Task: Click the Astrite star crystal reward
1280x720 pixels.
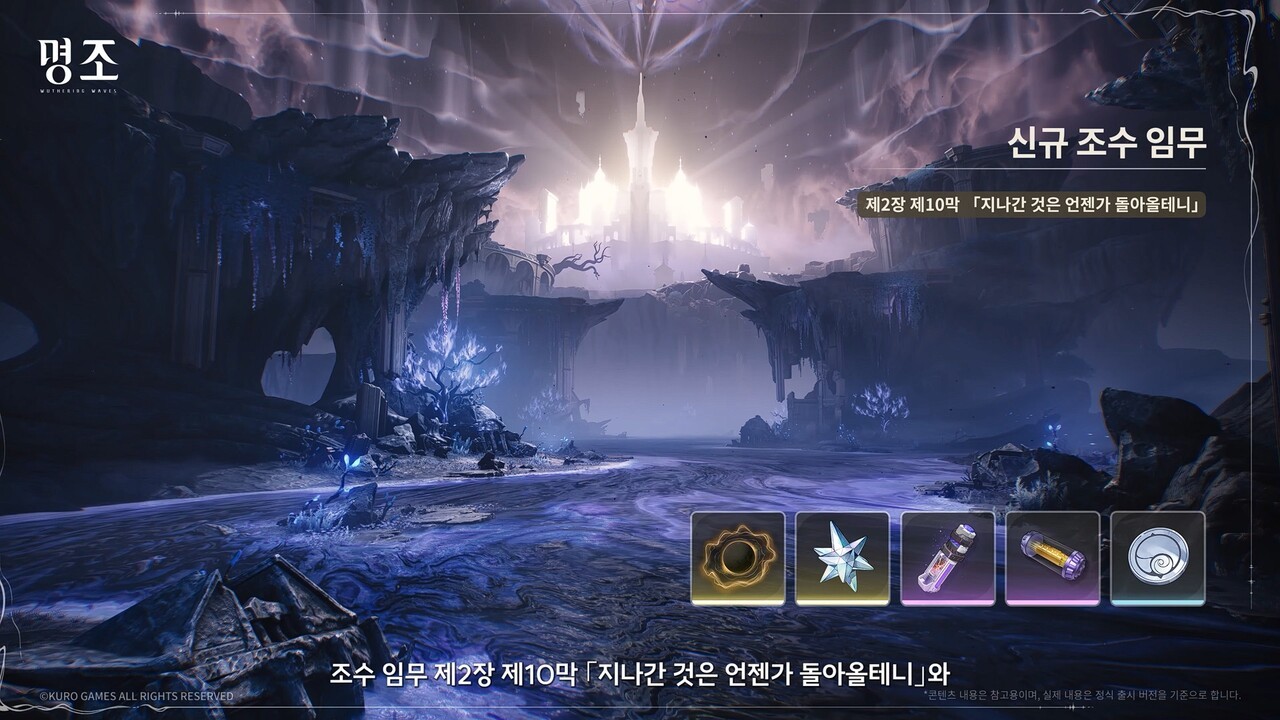Action: pyautogui.click(x=842, y=557)
